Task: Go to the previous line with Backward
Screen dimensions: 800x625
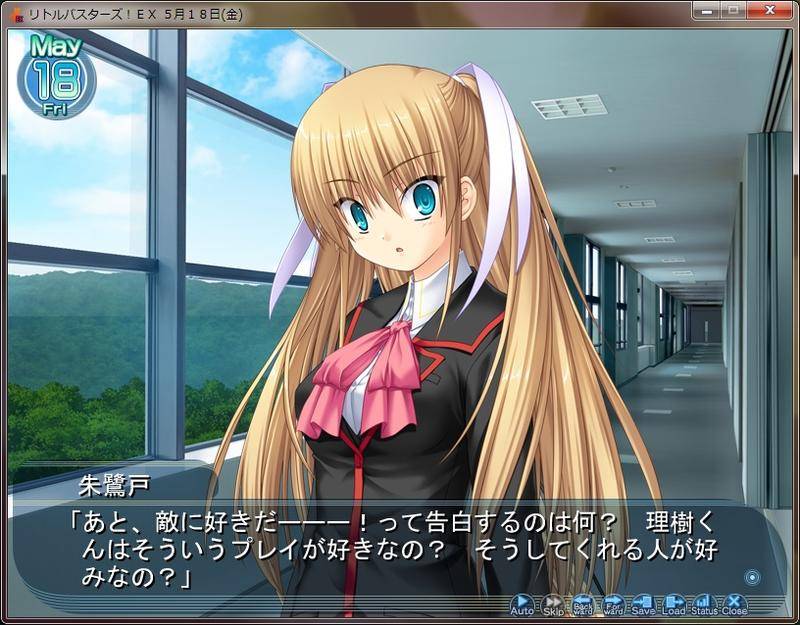Action: click(583, 604)
